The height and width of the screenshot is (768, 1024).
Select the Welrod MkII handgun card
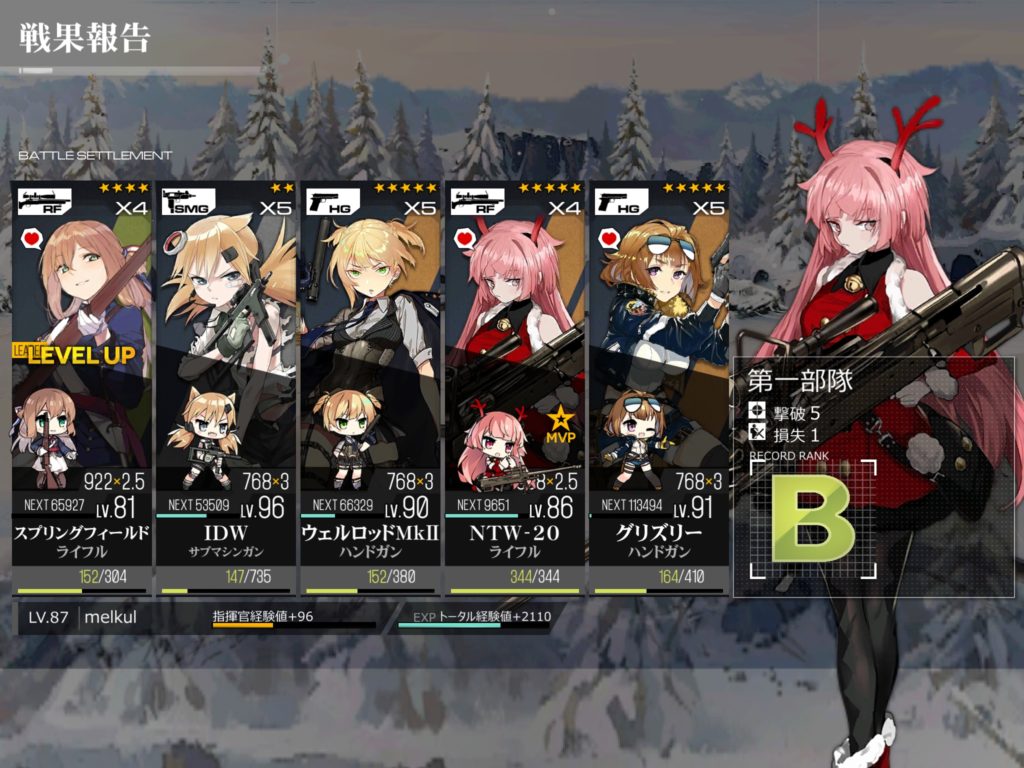[370, 380]
